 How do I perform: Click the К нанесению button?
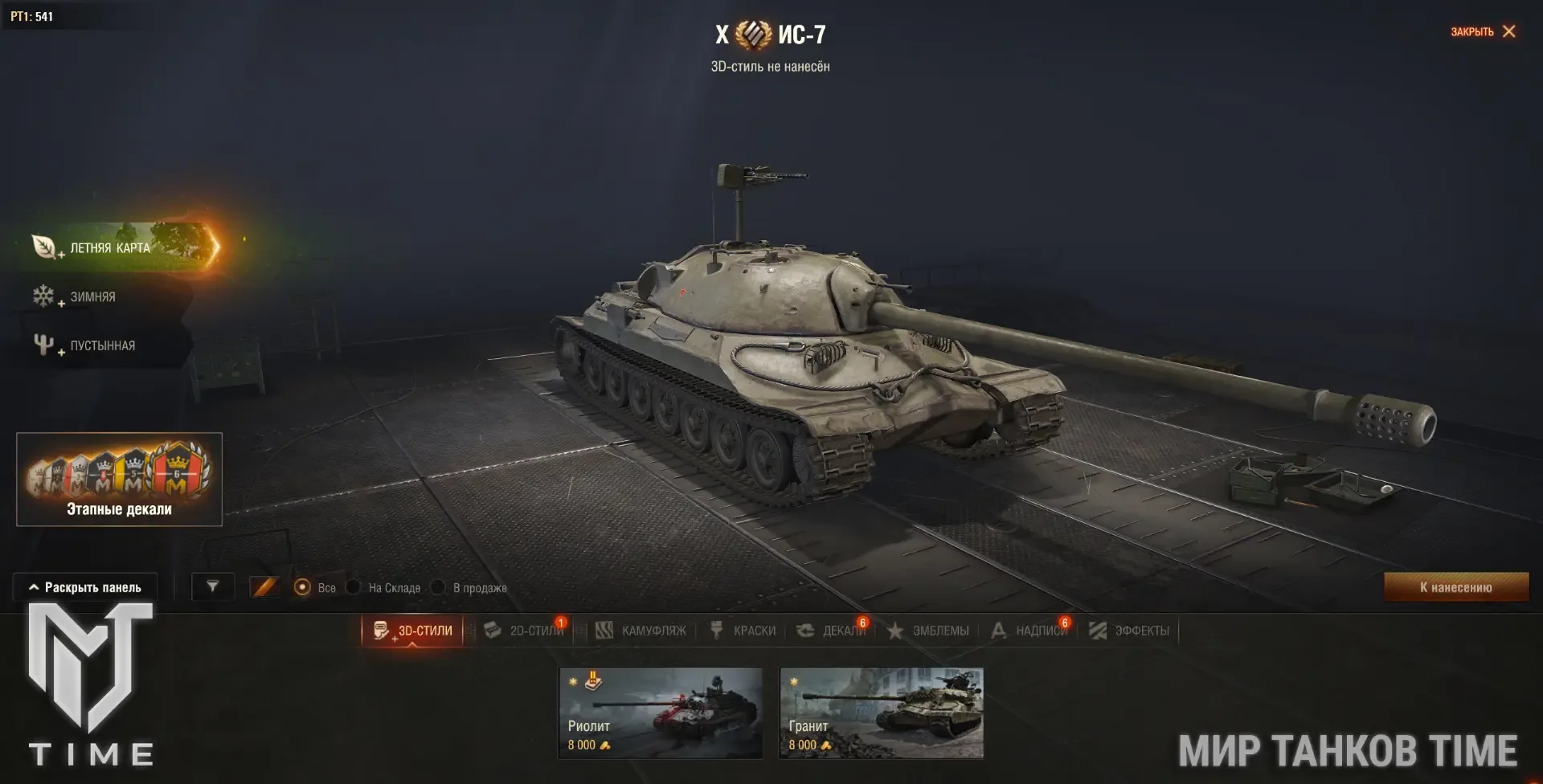1455,587
